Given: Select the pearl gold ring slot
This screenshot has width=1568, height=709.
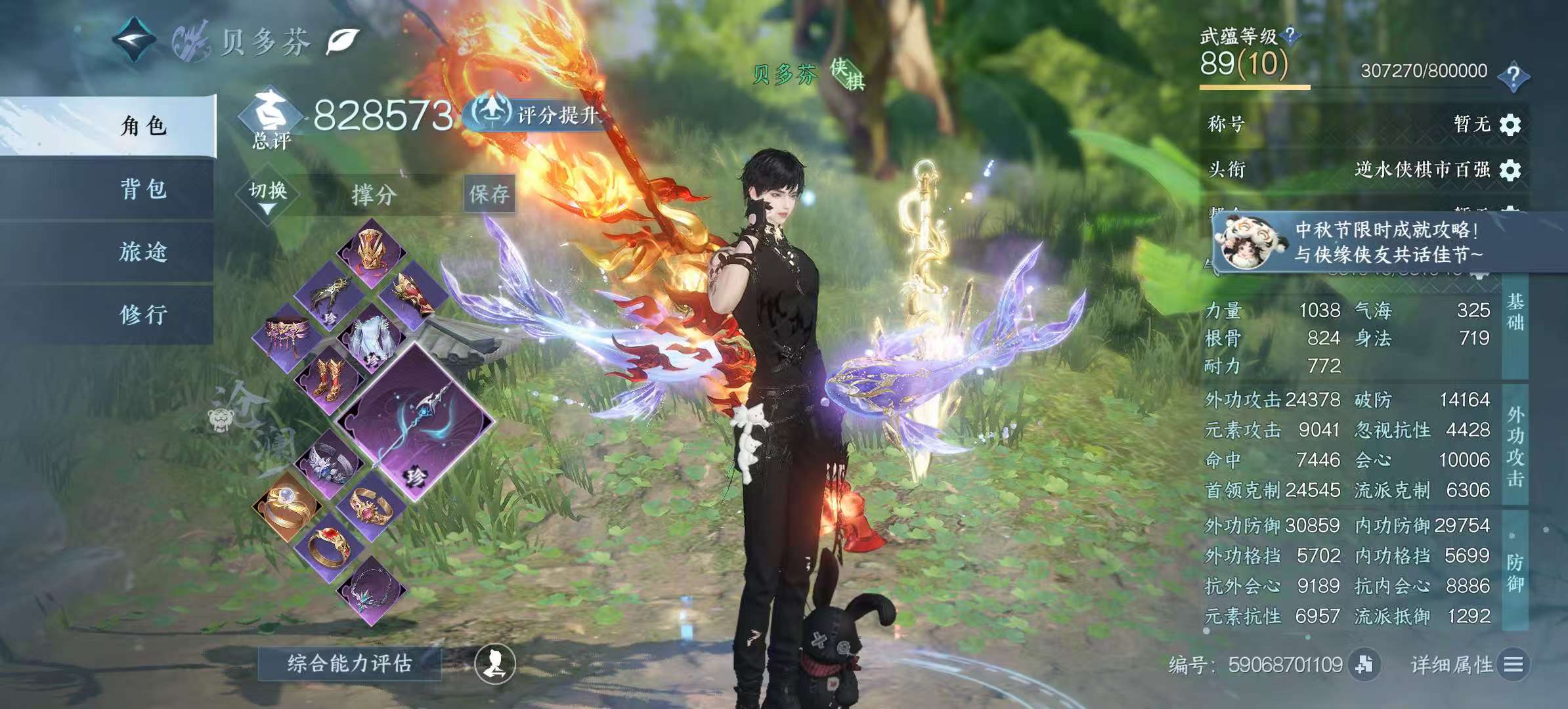Looking at the screenshot, I should point(287,505).
